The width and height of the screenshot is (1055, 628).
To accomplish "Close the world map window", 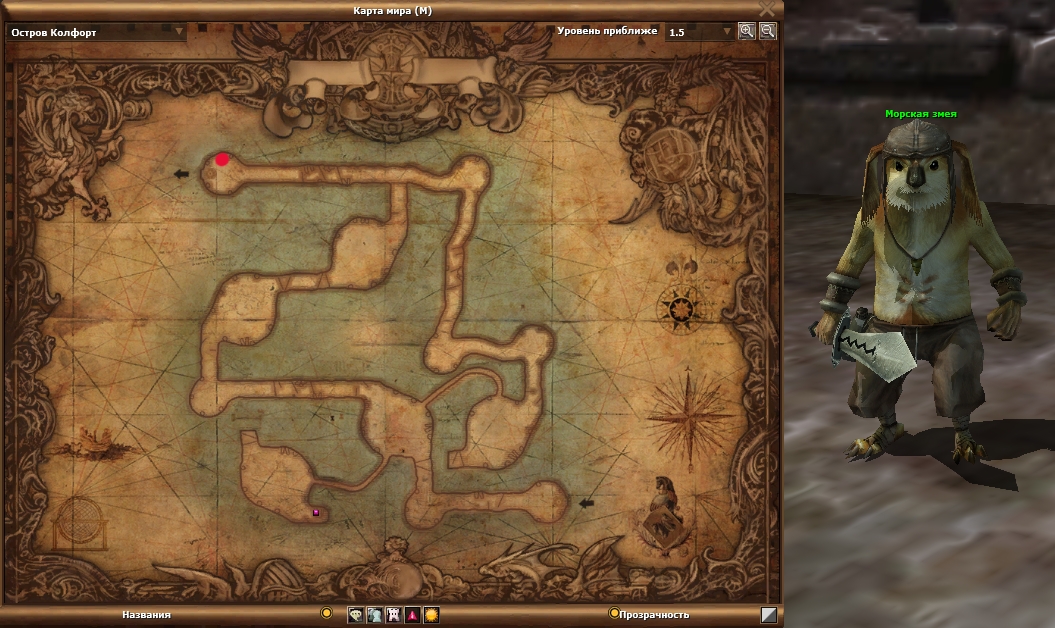I will click(767, 8).
